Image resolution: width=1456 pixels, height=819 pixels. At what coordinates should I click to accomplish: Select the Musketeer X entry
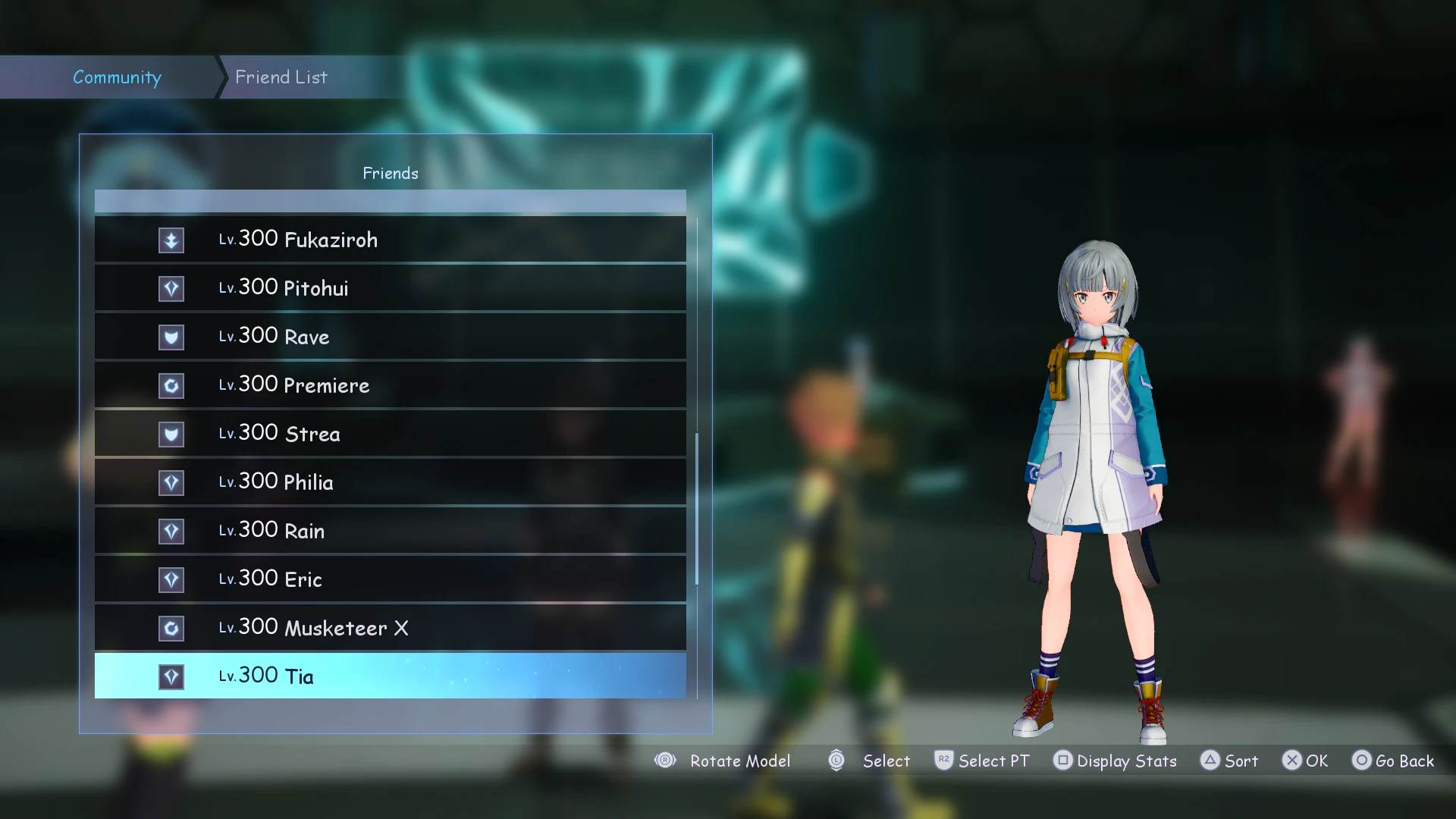tap(390, 628)
